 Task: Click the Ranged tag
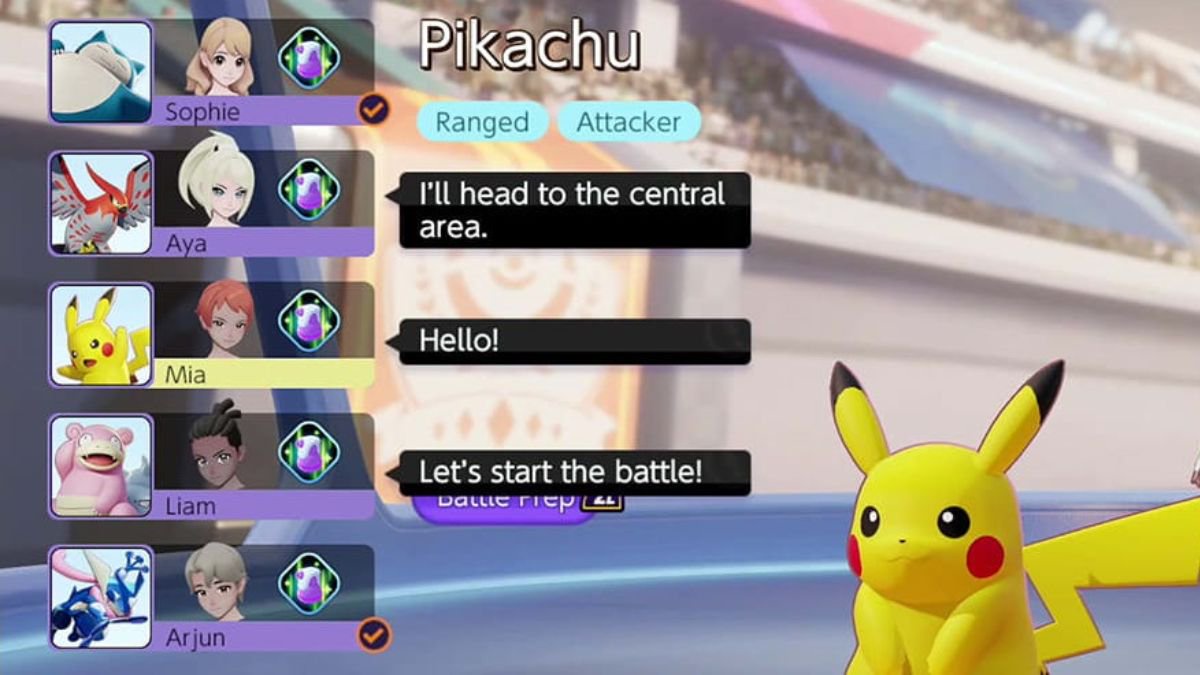482,122
